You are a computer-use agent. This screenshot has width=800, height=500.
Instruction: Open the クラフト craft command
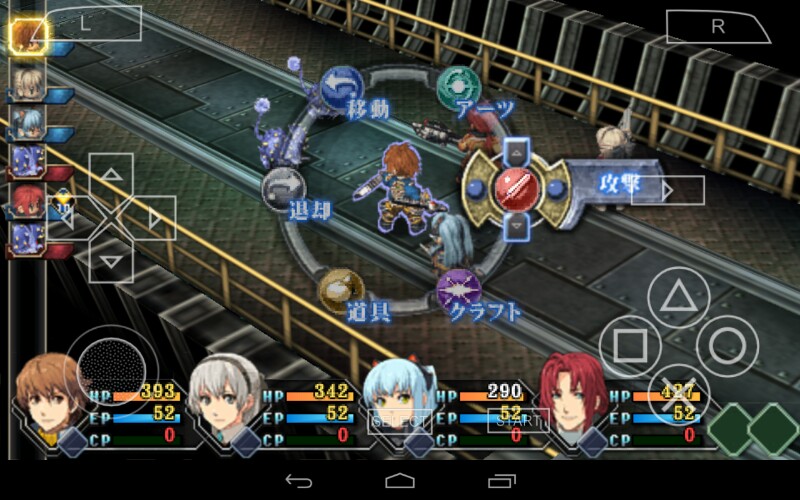pos(459,289)
